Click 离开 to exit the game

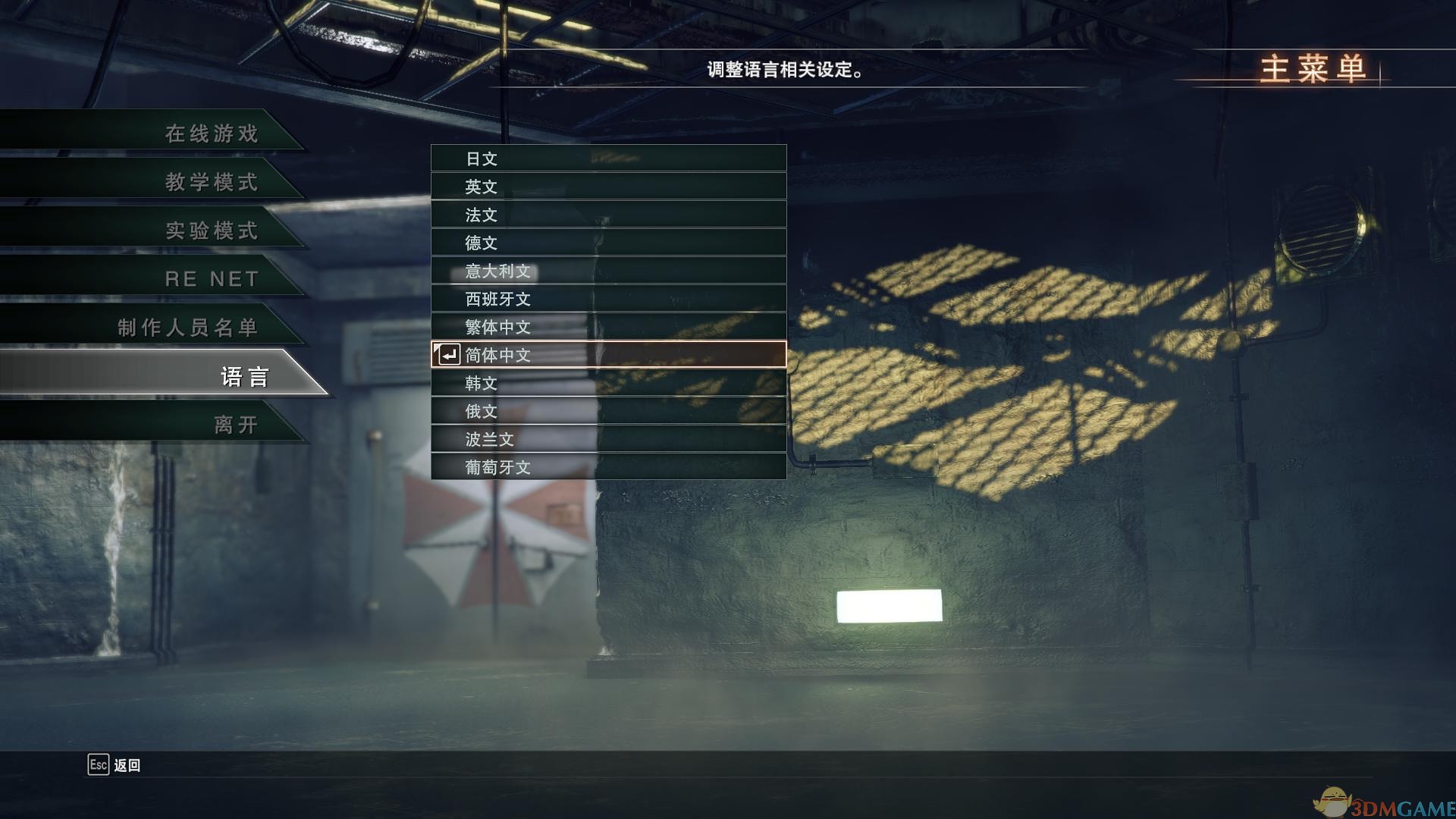(235, 425)
